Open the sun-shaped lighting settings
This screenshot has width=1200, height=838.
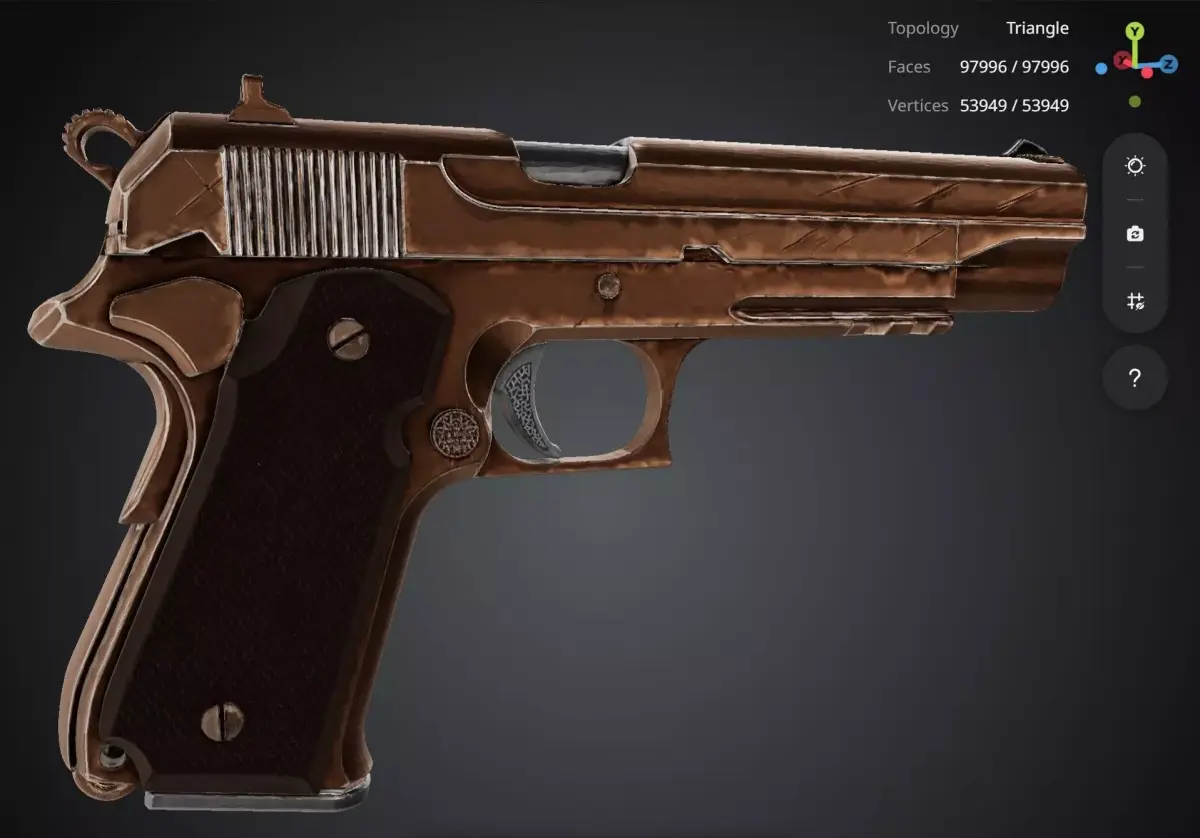pyautogui.click(x=1135, y=166)
